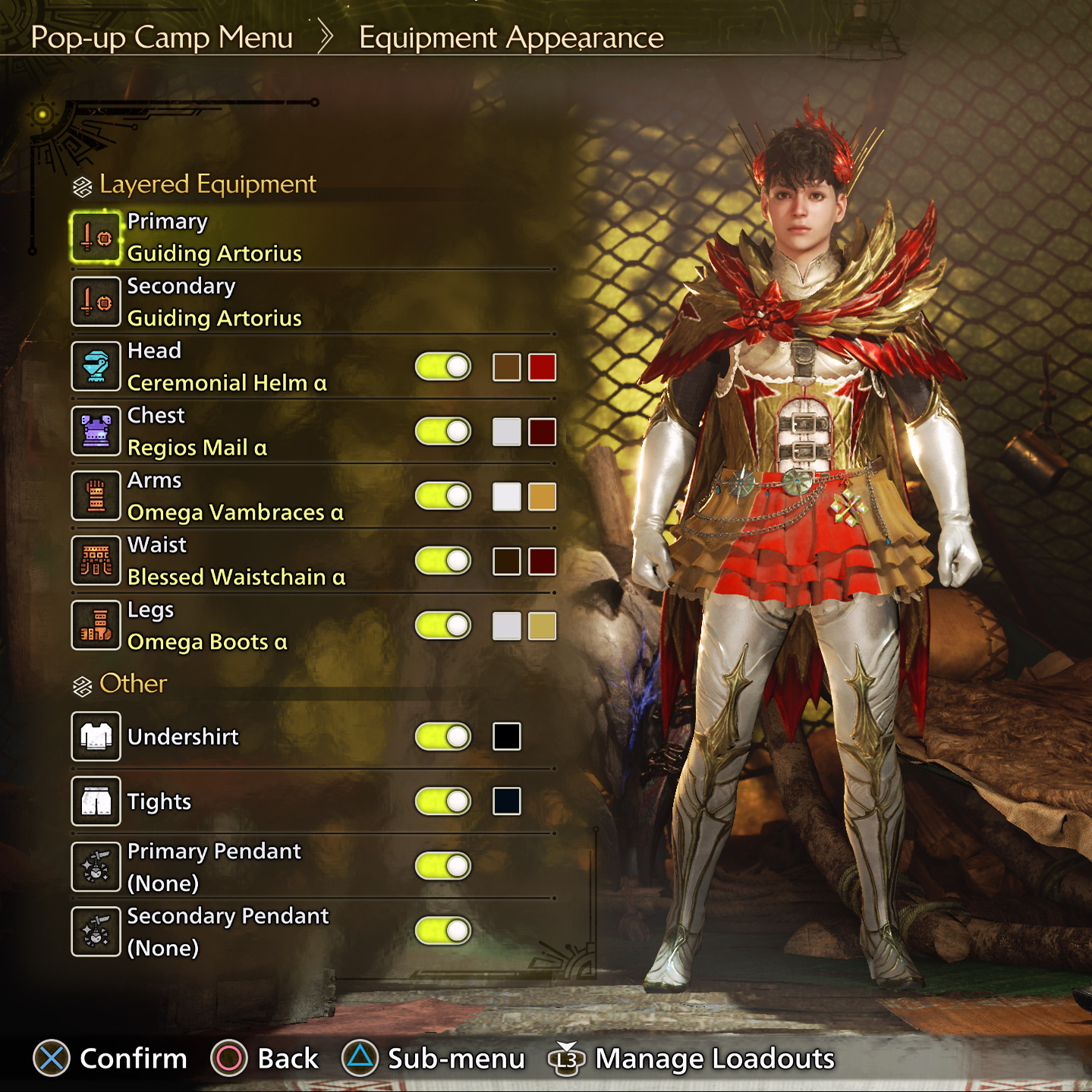Toggle the Undershirt visibility switch
The height and width of the screenshot is (1092, 1092).
[443, 736]
